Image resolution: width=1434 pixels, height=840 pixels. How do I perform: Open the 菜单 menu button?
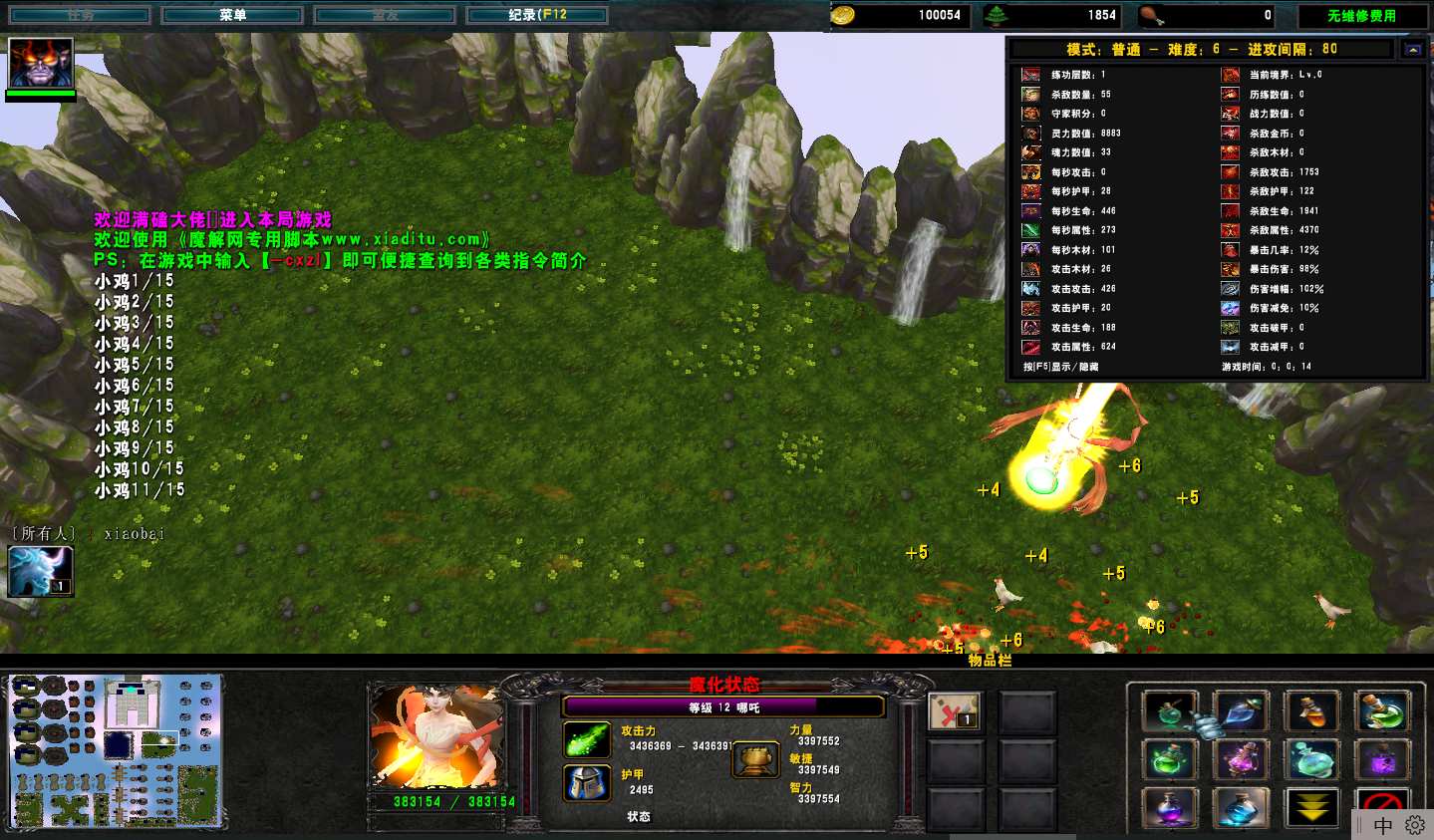232,15
